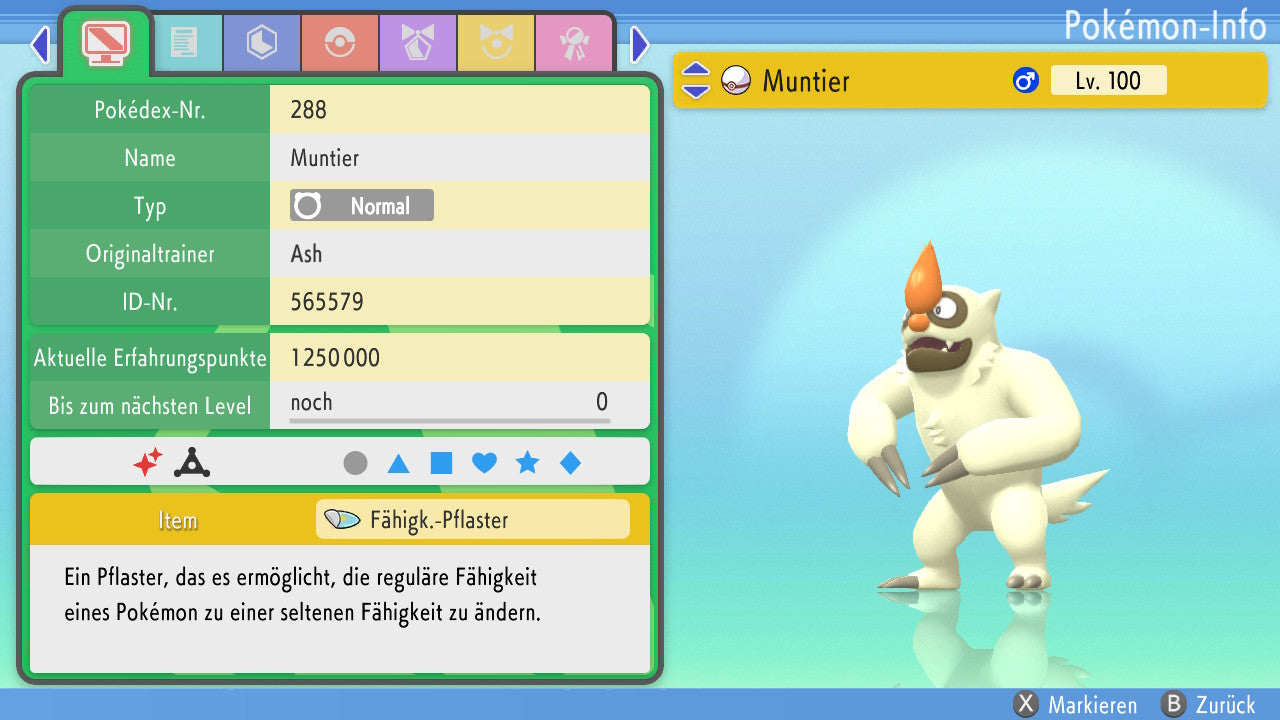Image resolution: width=1280 pixels, height=720 pixels.
Task: Select the yellow ribbon contest moves tab
Action: (495, 43)
